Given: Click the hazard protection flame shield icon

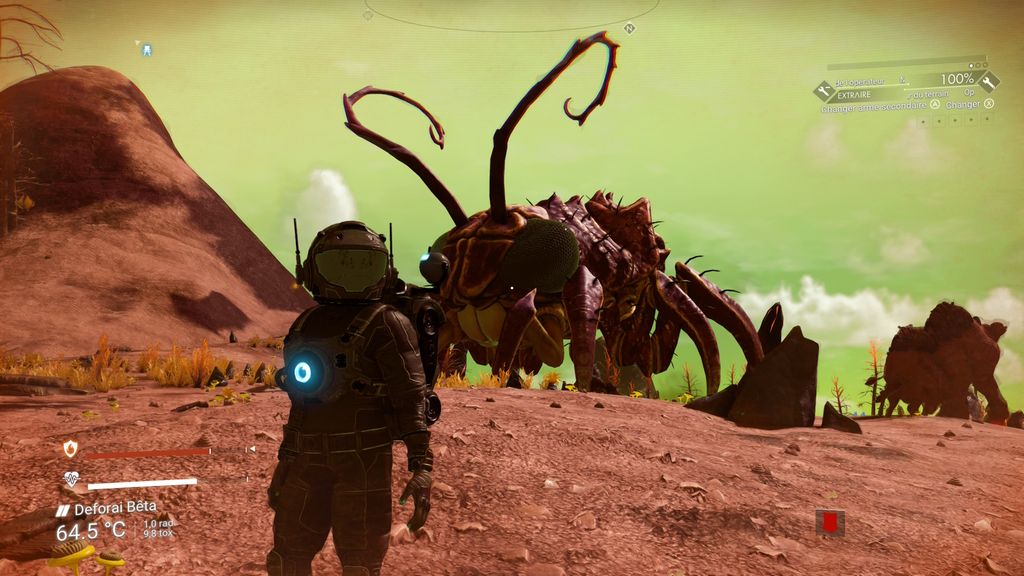Looking at the screenshot, I should pos(70,449).
